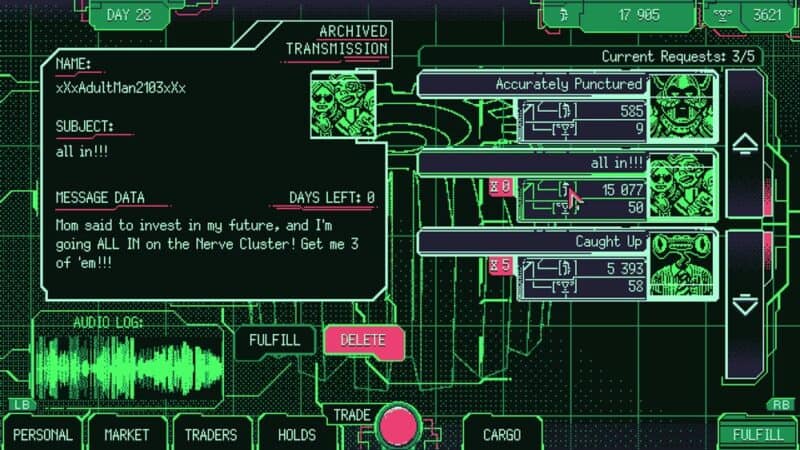Click the bottom-right Fulfill tab
The width and height of the screenshot is (800, 450).
coord(757,435)
